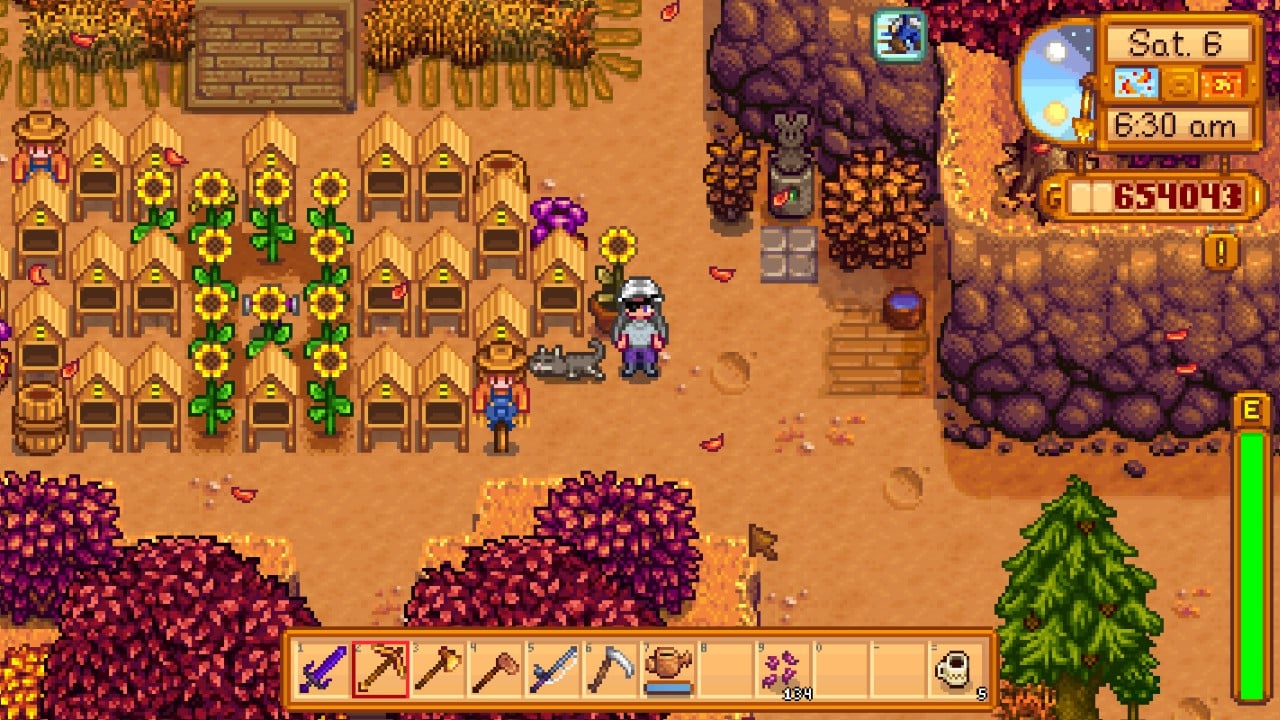Select the copper watering can
The height and width of the screenshot is (720, 1280).
(669, 669)
